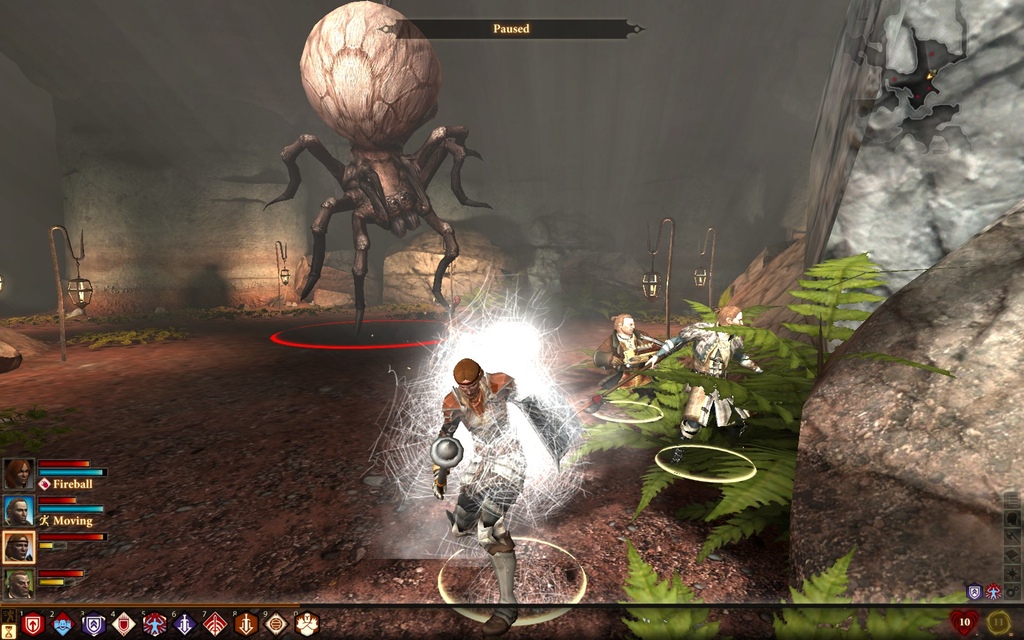
Task: Use the yellow stamina draught showing 11
Action: point(999,623)
